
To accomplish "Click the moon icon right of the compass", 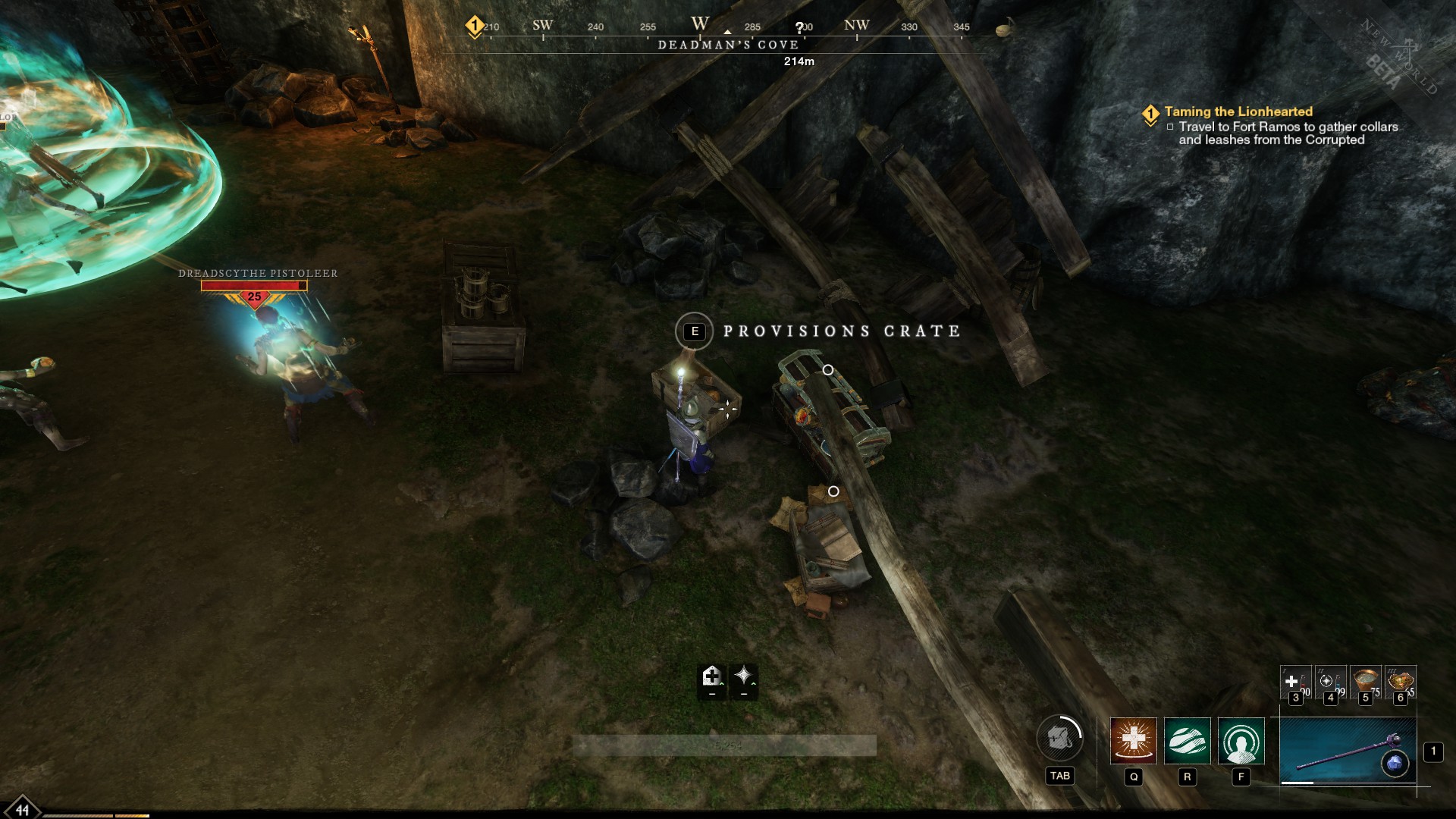I will (1003, 30).
